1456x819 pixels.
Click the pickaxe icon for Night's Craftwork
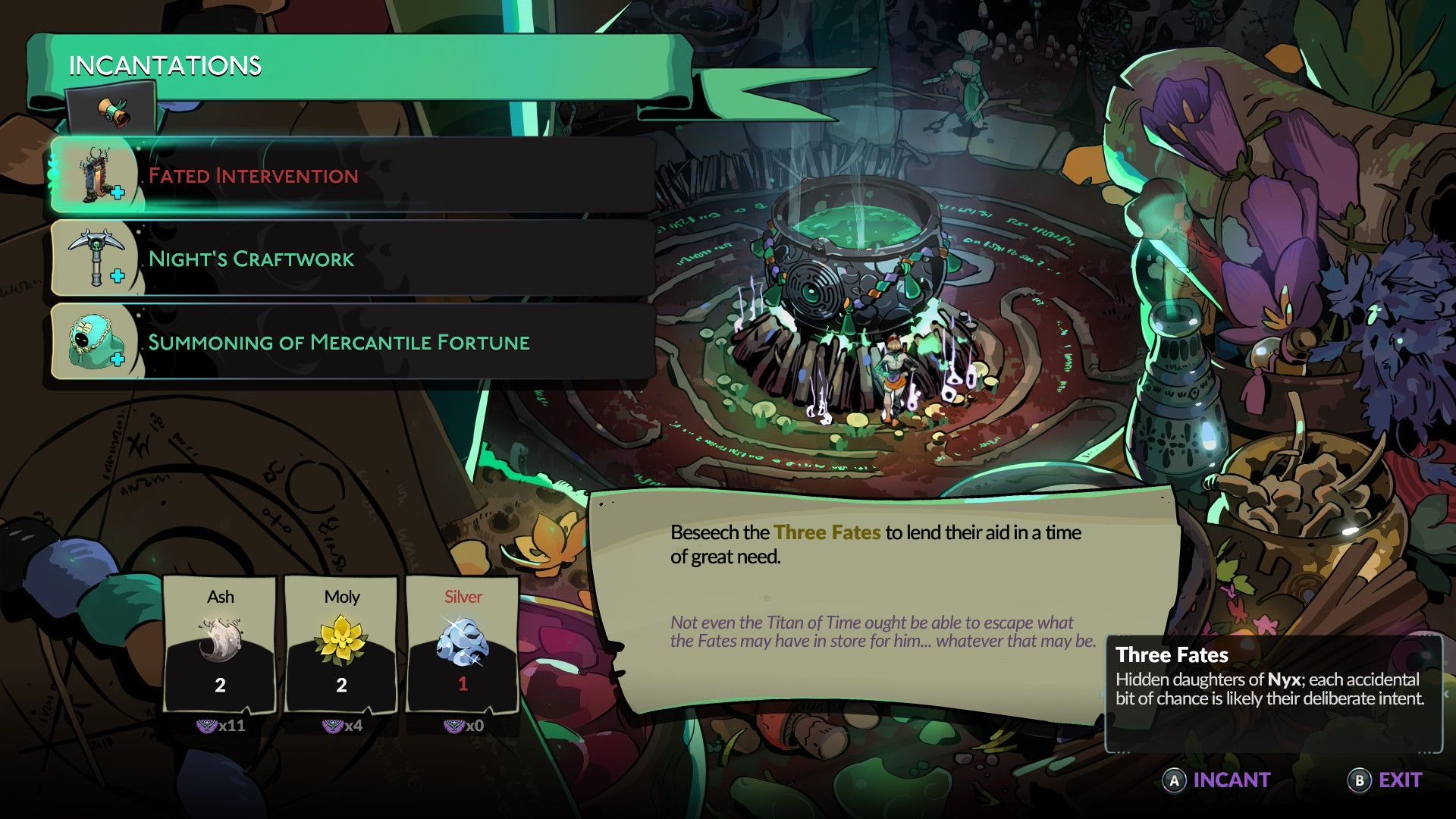(x=95, y=258)
